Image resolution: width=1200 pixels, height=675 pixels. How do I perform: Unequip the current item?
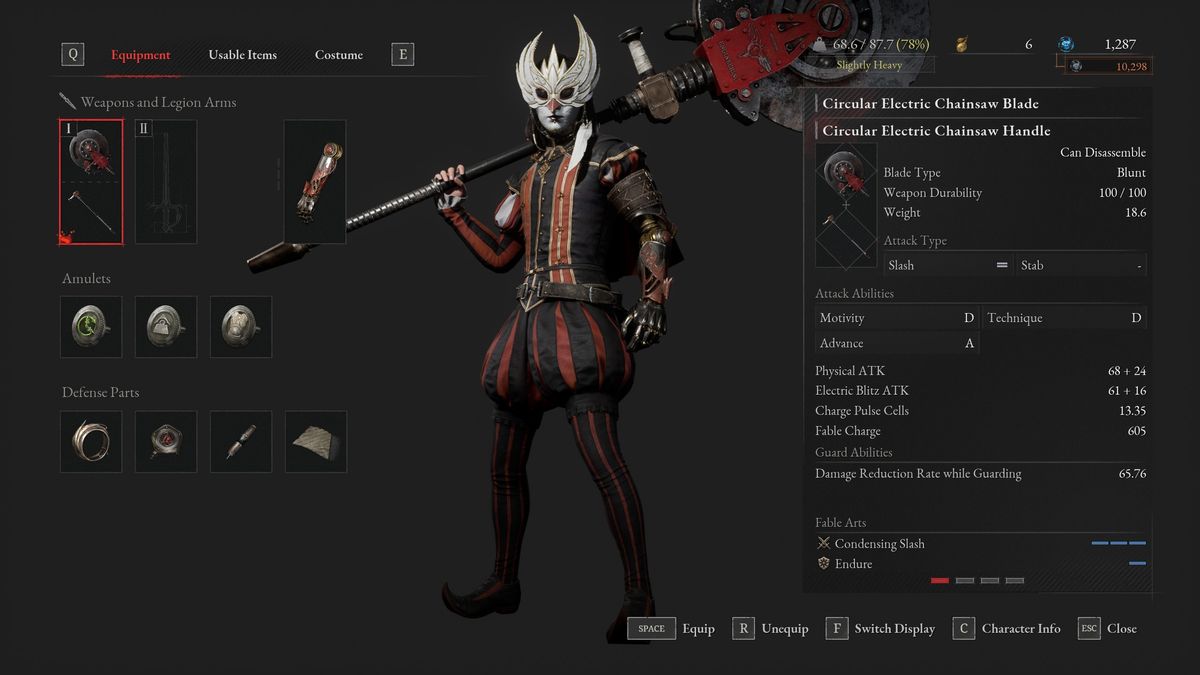(770, 629)
